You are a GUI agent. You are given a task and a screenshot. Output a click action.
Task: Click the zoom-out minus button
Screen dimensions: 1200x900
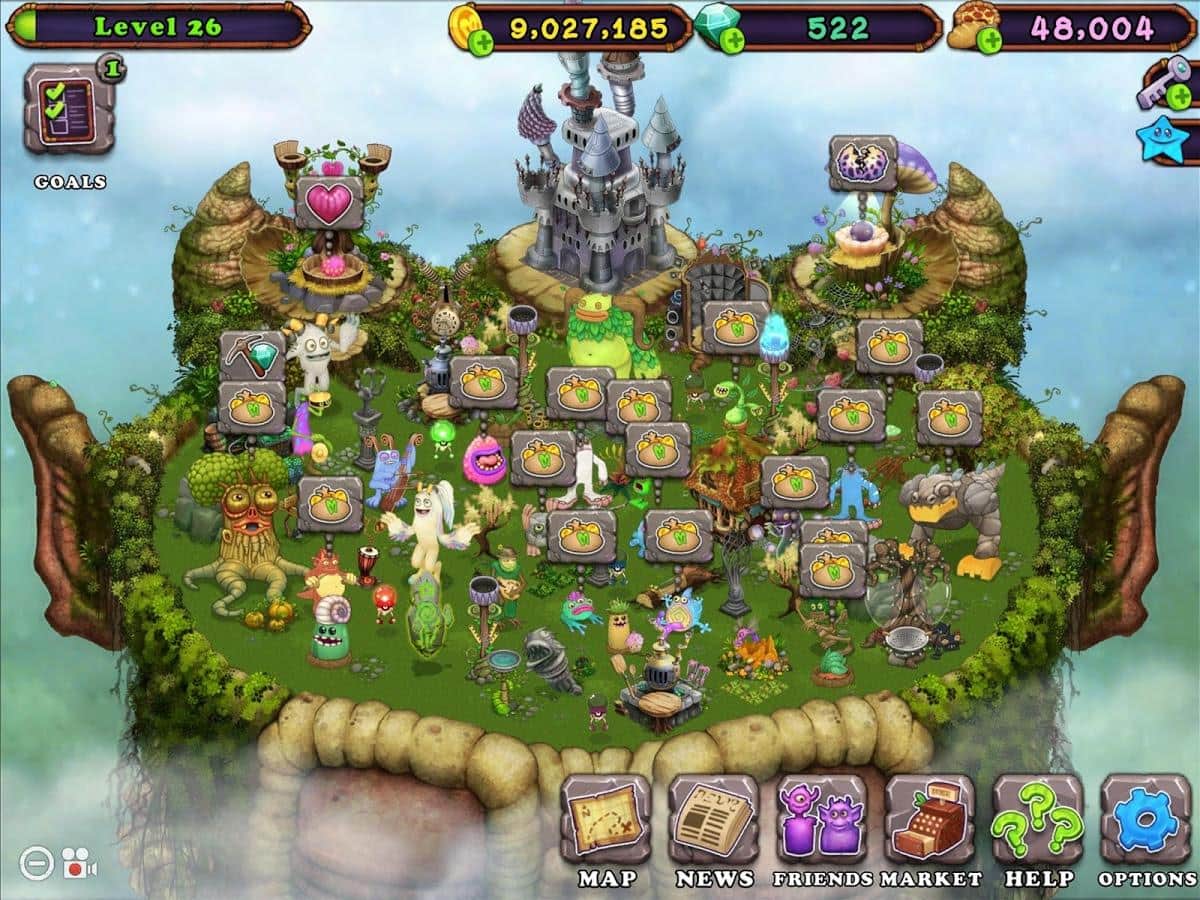point(36,861)
